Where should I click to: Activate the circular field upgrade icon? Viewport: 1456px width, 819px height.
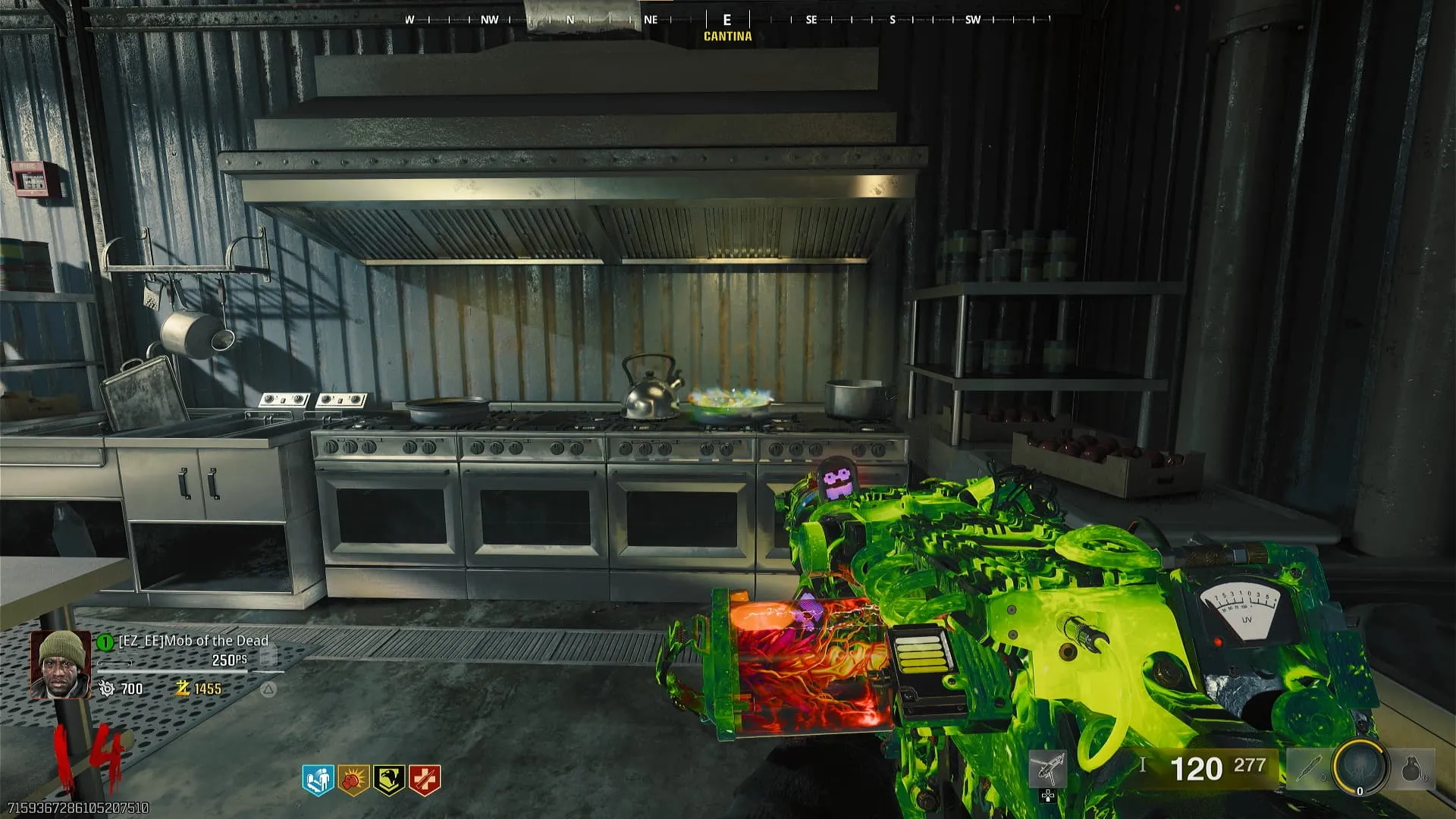point(1360,767)
